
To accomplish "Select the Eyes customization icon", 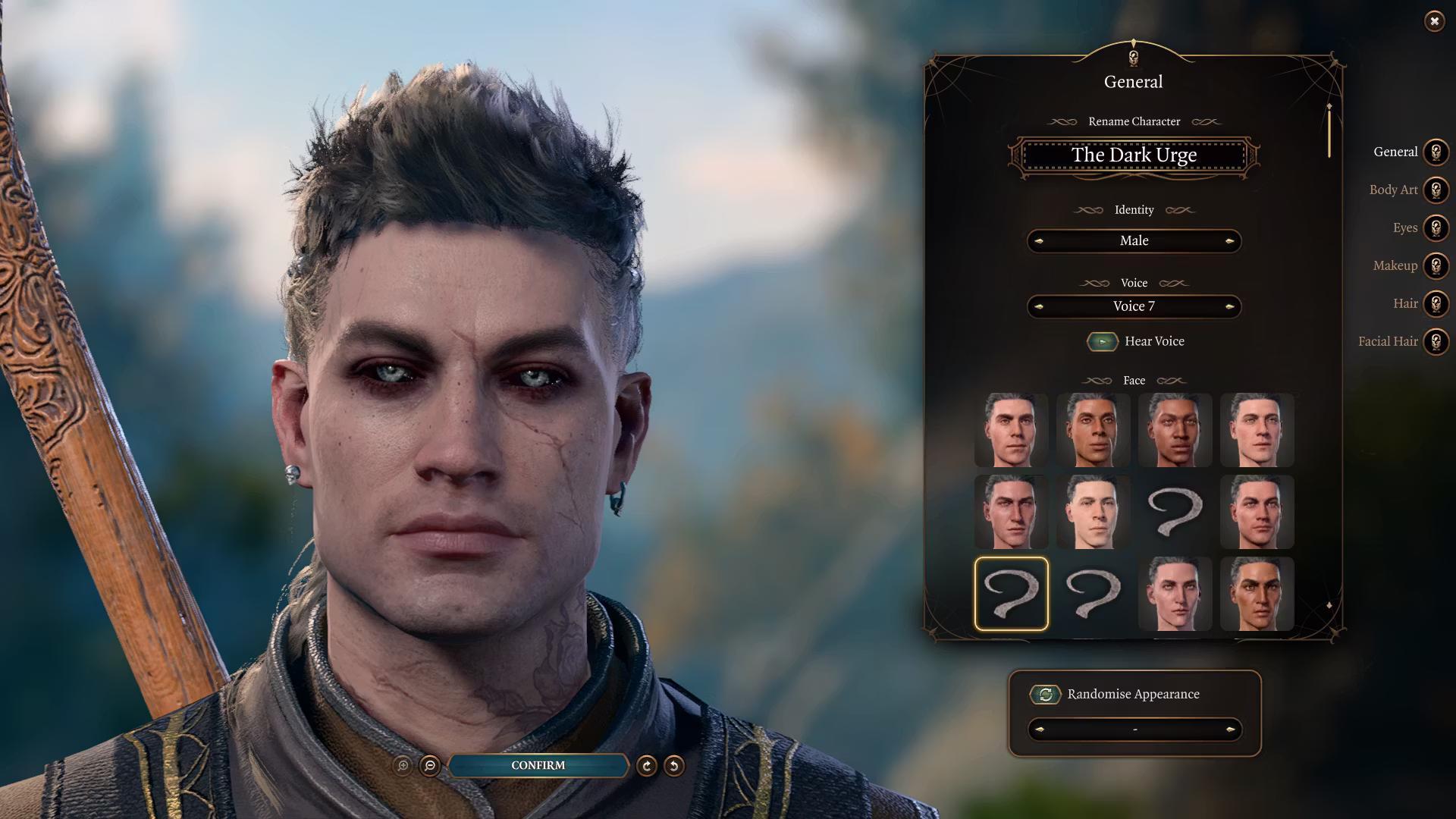I will pyautogui.click(x=1436, y=227).
